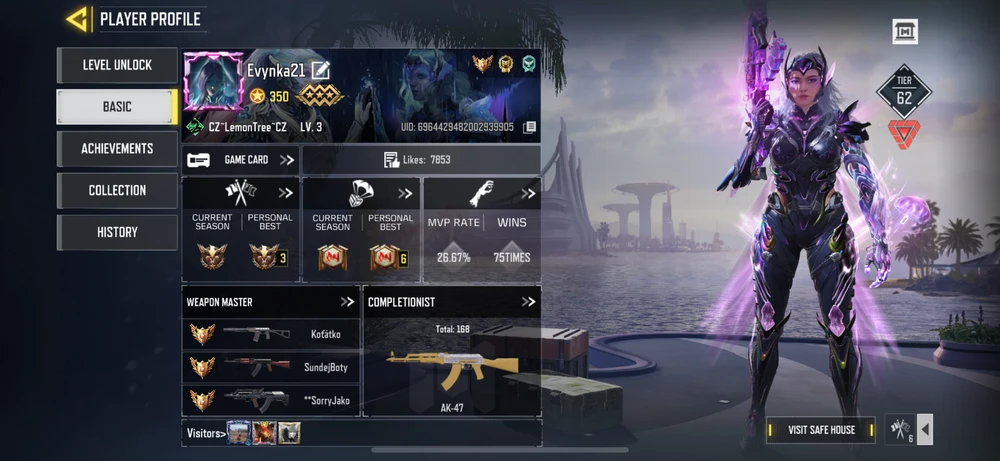The height and width of the screenshot is (461, 1000).
Task: Edit the Evynka21 player name
Action: coord(320,70)
